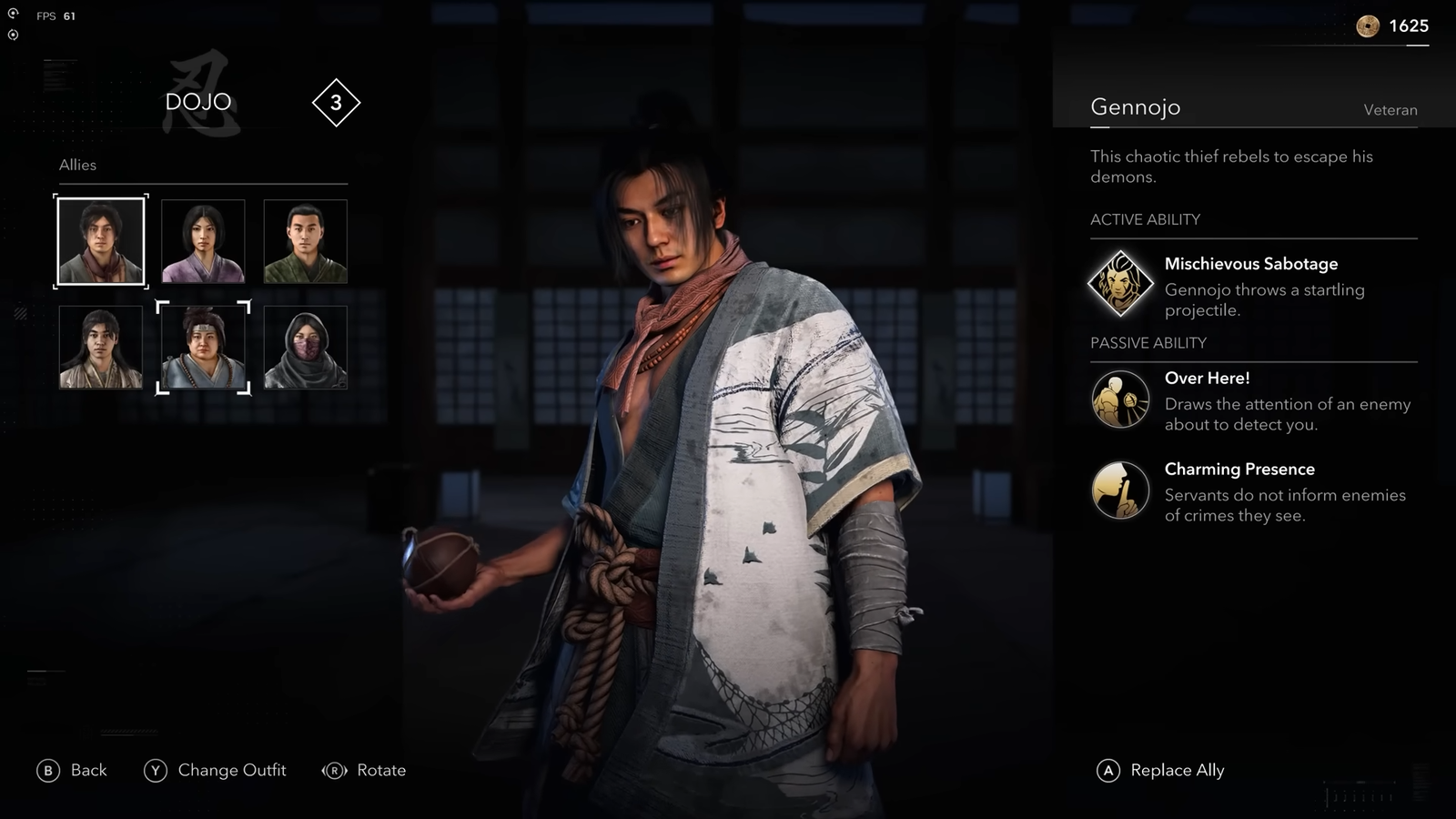
Task: Click the Allies section header
Action: 77,165
